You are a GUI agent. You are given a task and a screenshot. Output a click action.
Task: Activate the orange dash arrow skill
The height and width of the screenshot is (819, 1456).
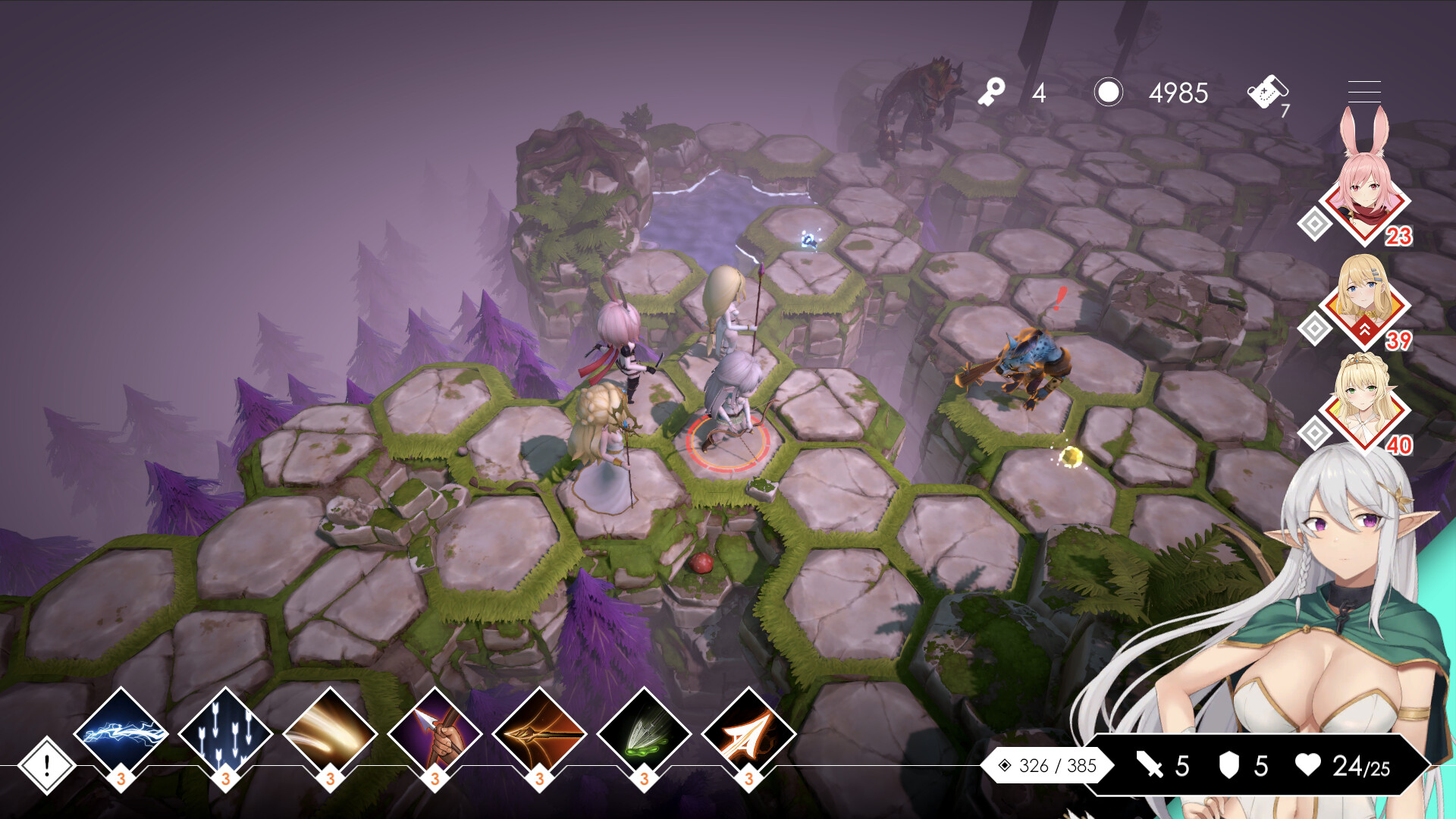tap(748, 733)
